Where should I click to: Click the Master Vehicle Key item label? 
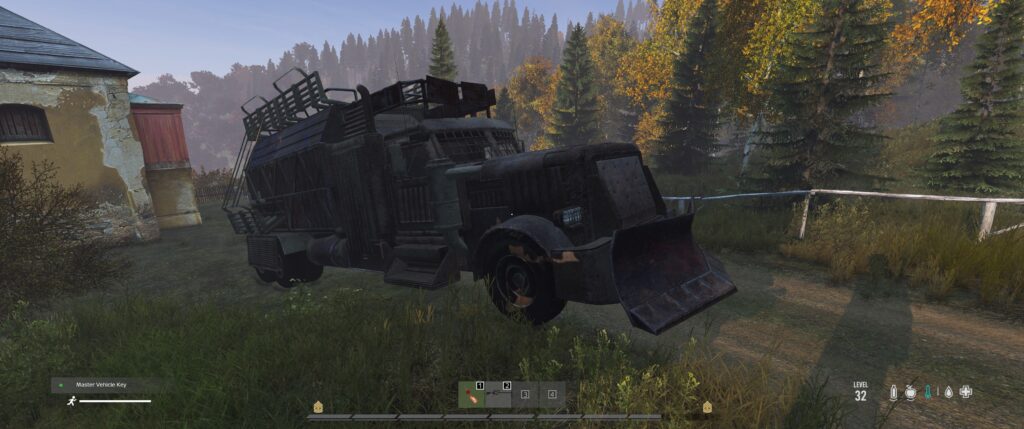click(105, 384)
